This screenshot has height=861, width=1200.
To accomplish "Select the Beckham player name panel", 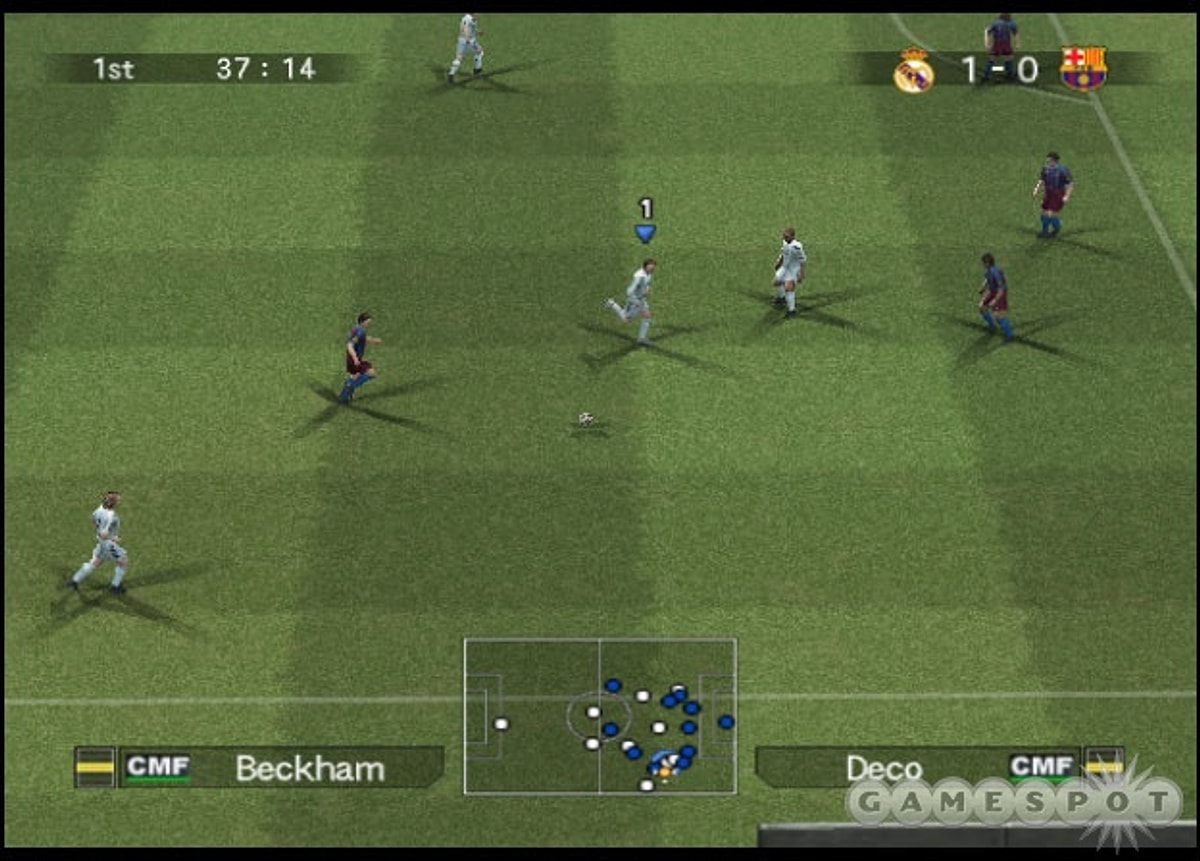I will pyautogui.click(x=309, y=768).
